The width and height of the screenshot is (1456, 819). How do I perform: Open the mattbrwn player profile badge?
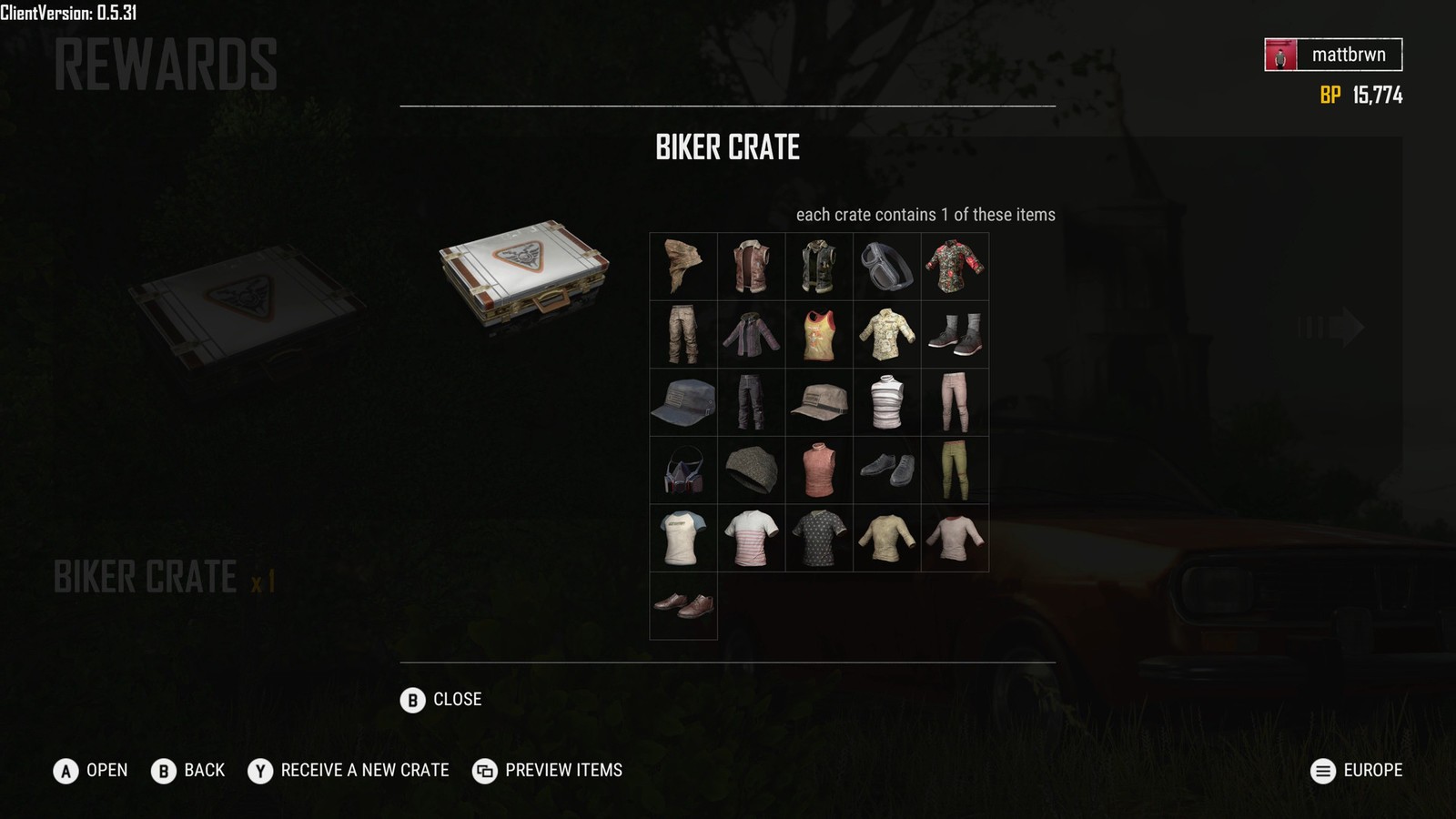tap(1333, 55)
